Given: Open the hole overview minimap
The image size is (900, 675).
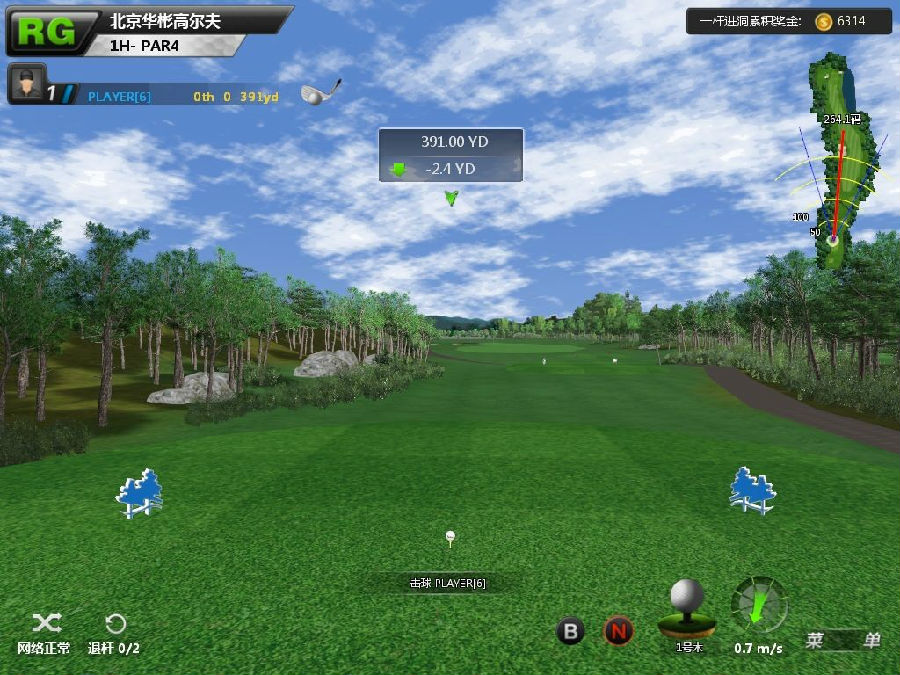Looking at the screenshot, I should click(x=840, y=165).
